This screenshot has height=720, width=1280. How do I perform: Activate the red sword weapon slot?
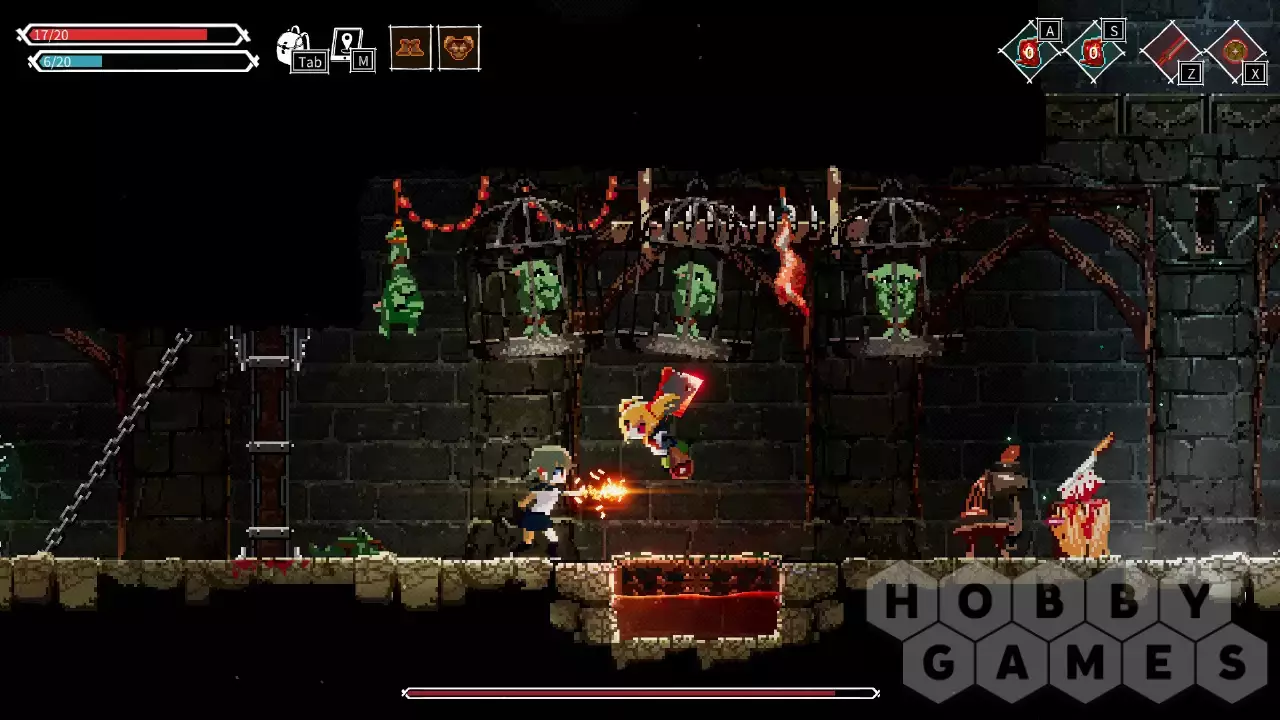pos(1170,50)
